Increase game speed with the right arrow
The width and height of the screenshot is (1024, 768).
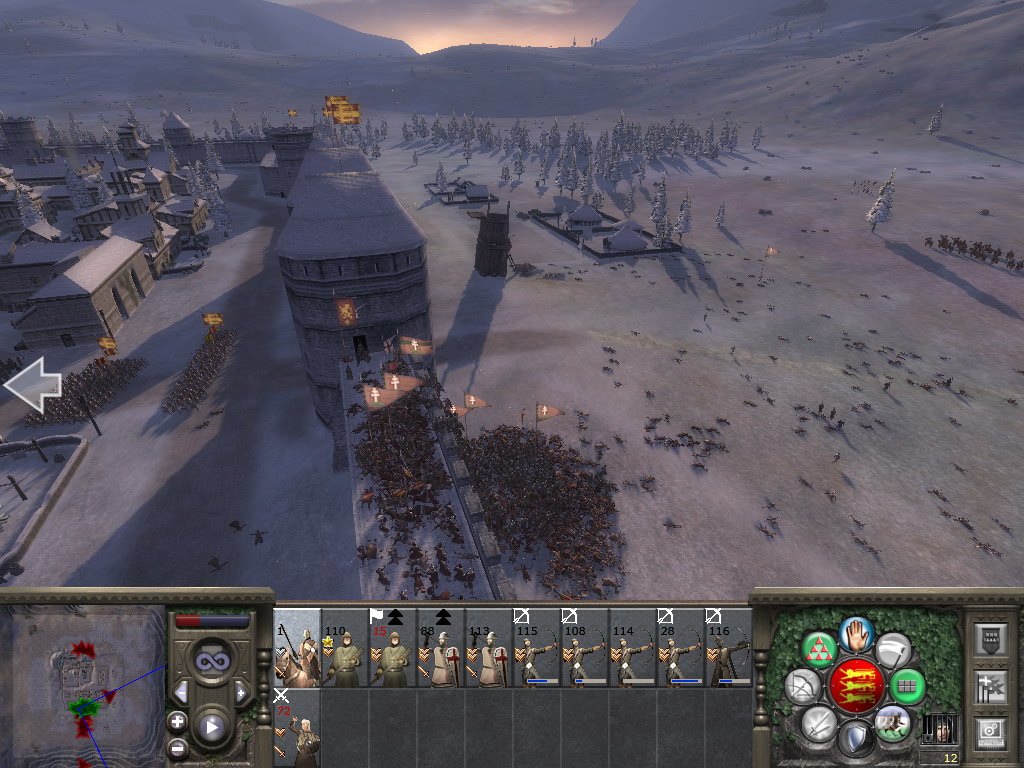(241, 692)
